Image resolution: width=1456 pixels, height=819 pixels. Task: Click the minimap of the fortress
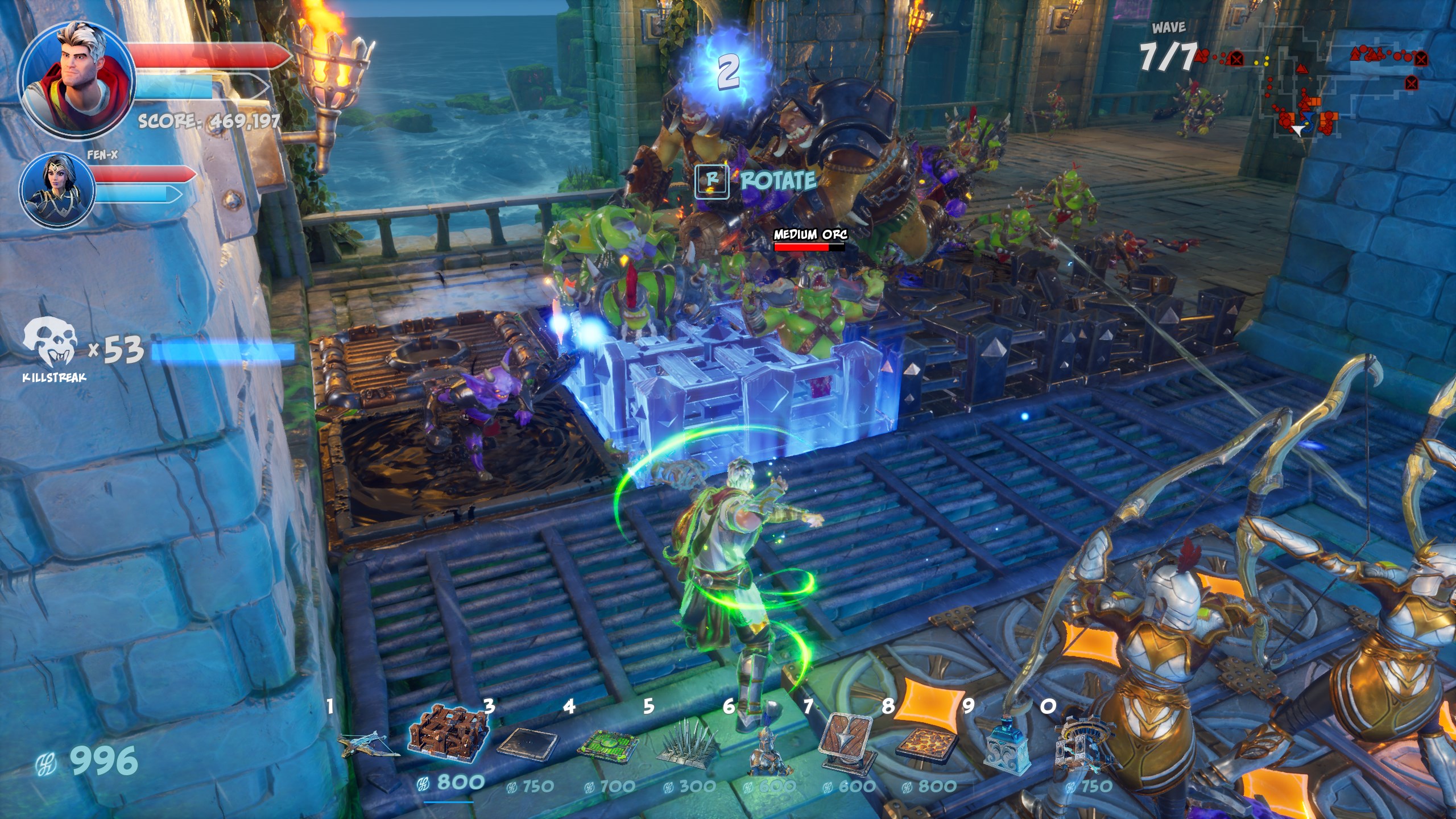click(1308, 85)
